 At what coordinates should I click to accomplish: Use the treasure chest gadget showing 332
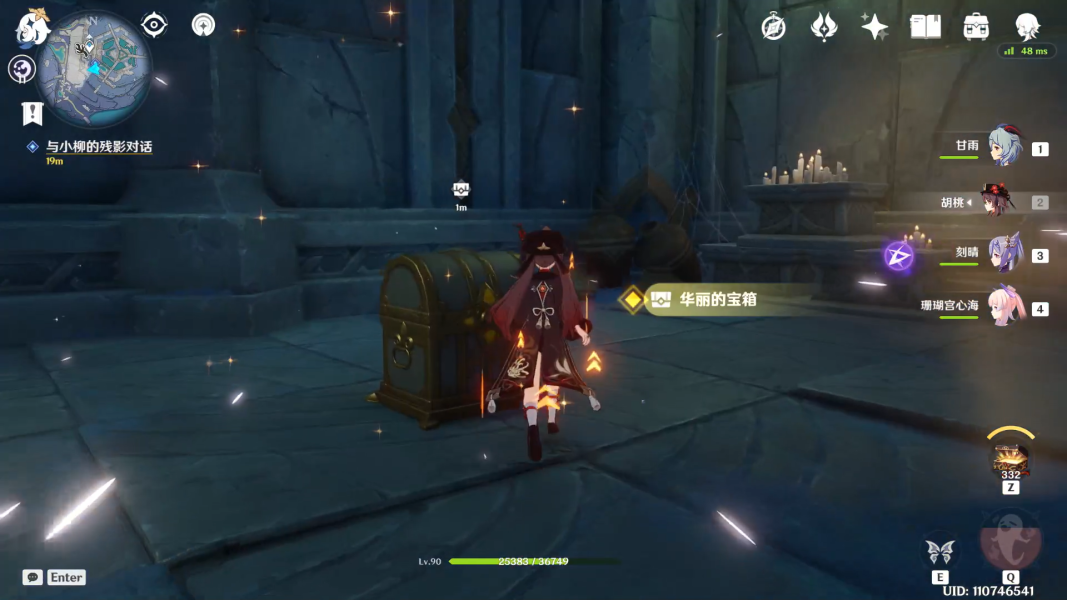tap(1010, 459)
